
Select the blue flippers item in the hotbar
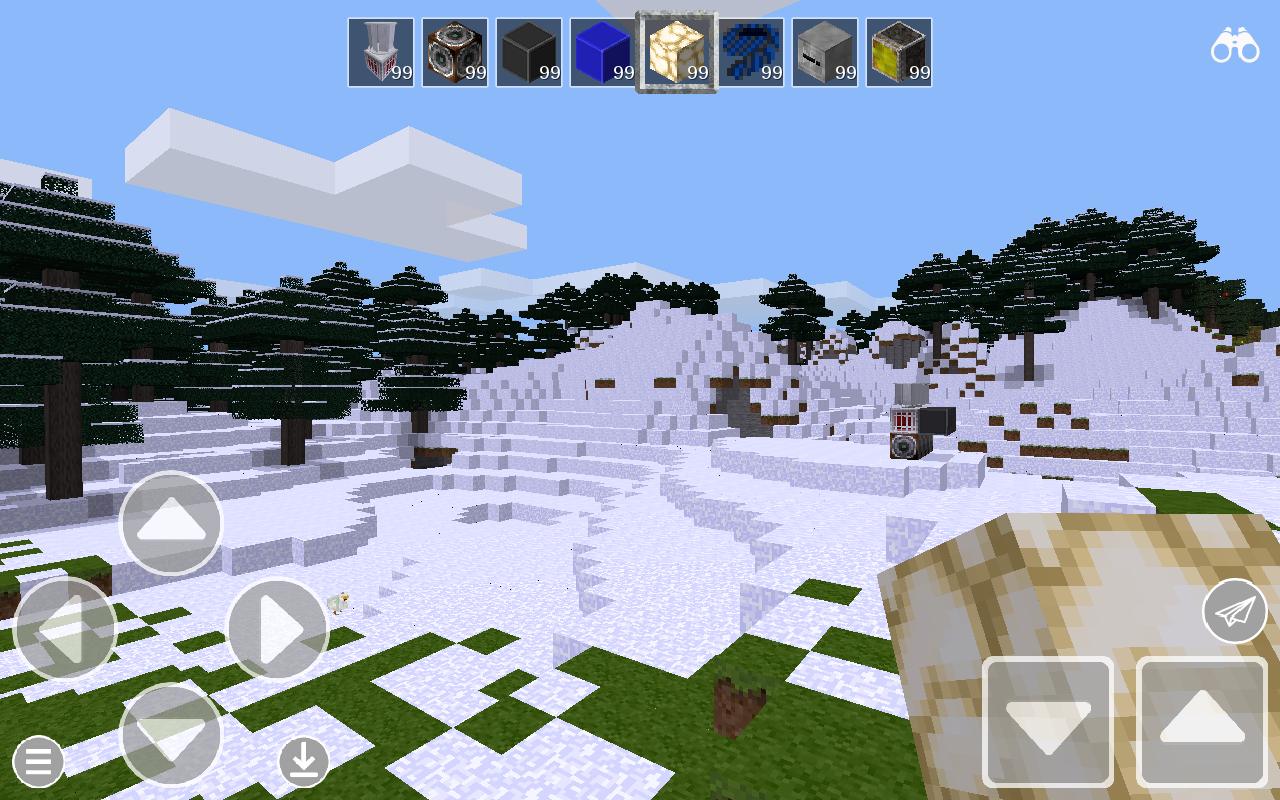752,50
